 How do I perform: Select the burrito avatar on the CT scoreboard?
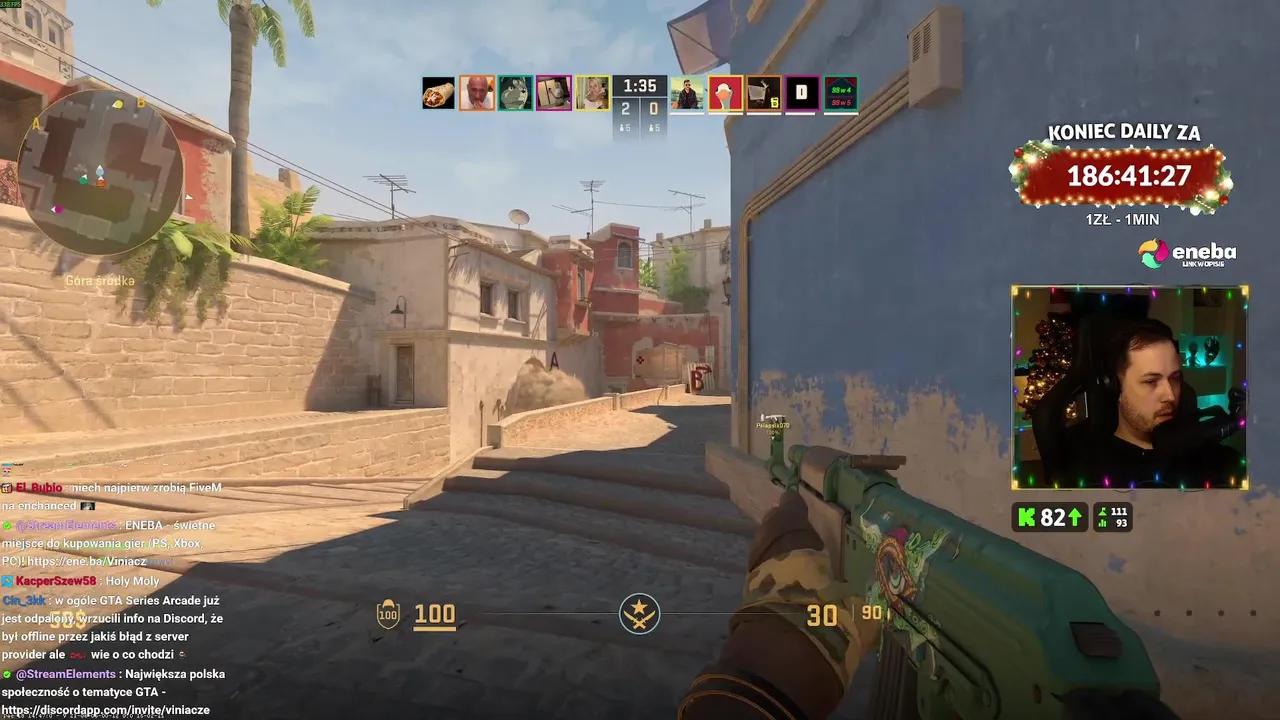tap(437, 93)
